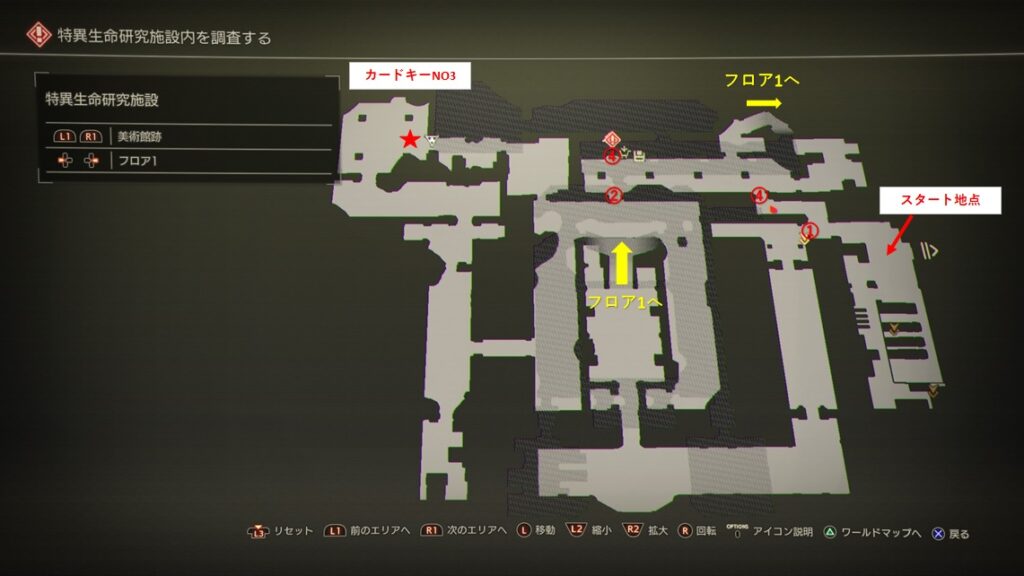Select the circled number 2 map marker
The image size is (1024, 576).
pyautogui.click(x=615, y=196)
